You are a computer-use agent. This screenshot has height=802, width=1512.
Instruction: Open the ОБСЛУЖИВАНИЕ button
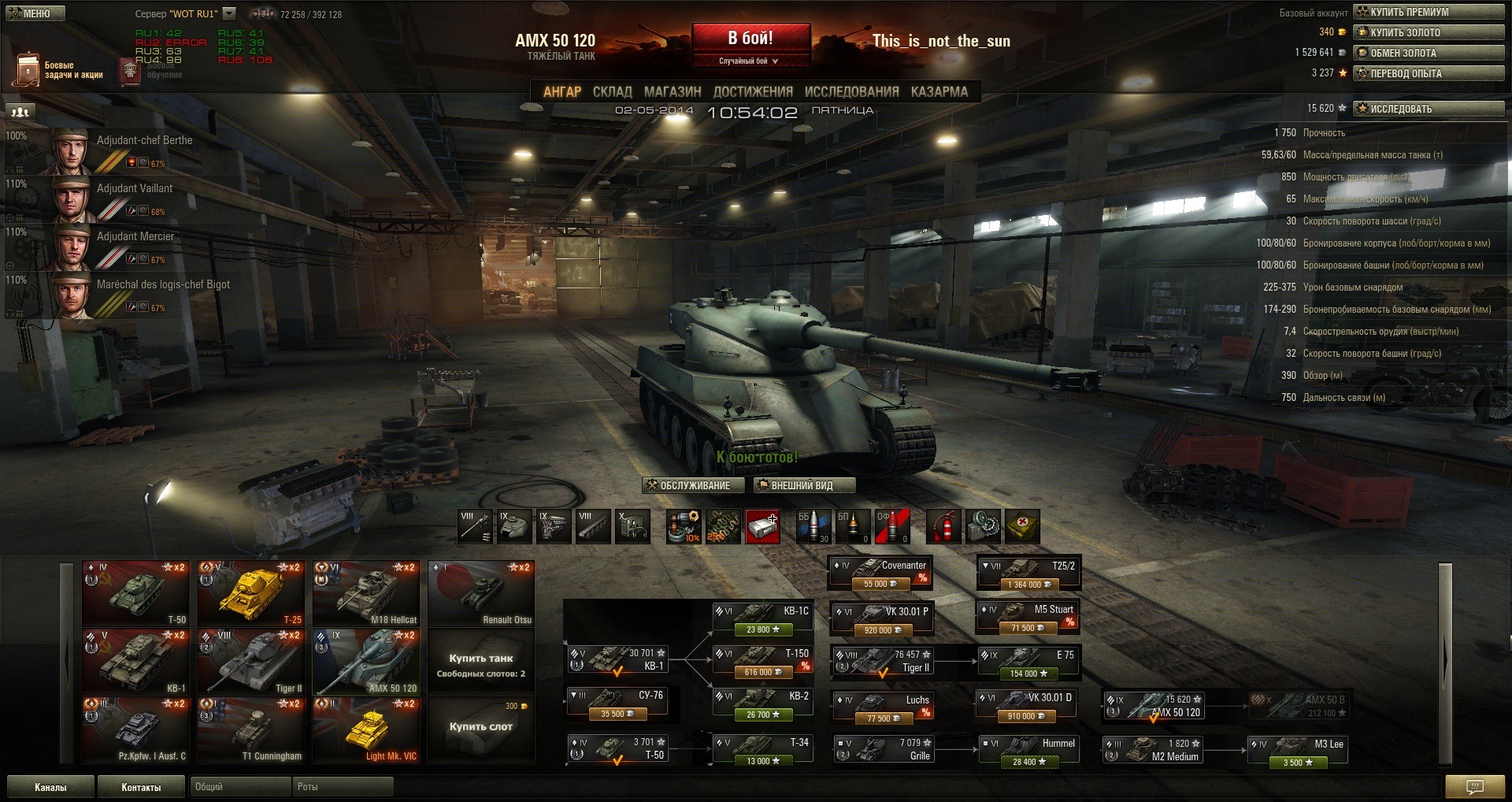coord(688,485)
